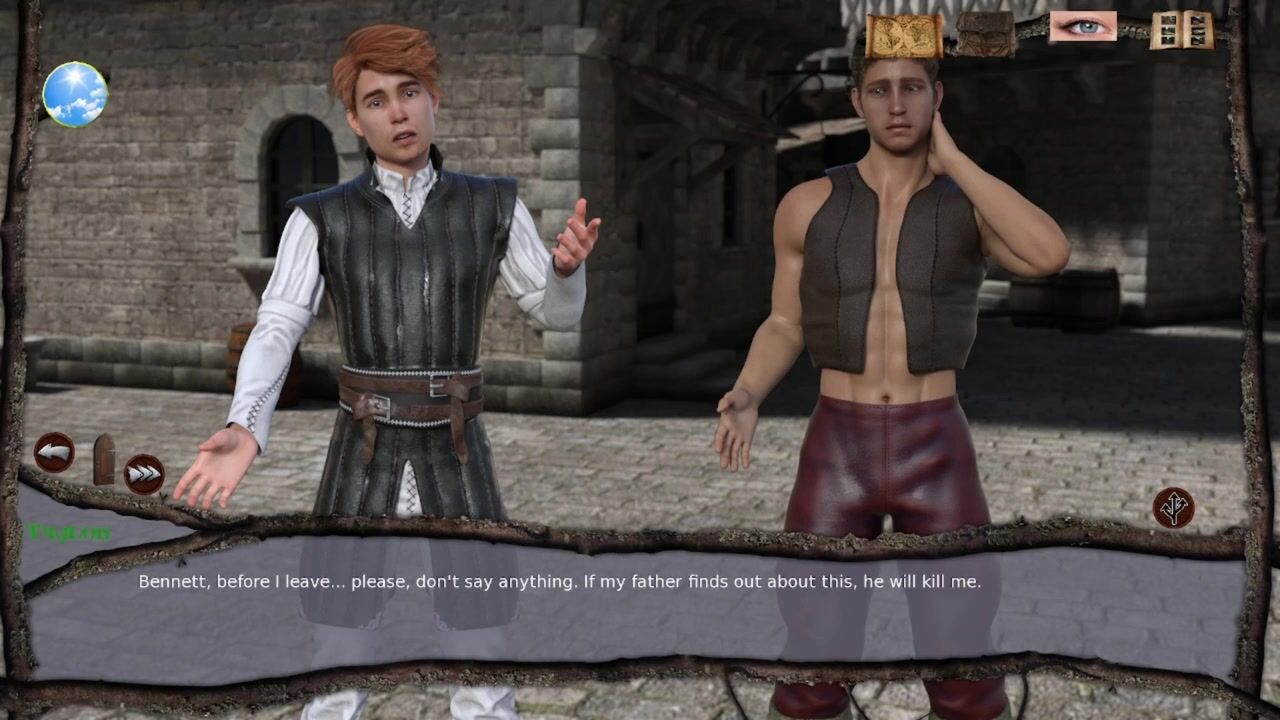
Task: Advance the dialogue by clicking Bennett's text line
Action: 559,581
